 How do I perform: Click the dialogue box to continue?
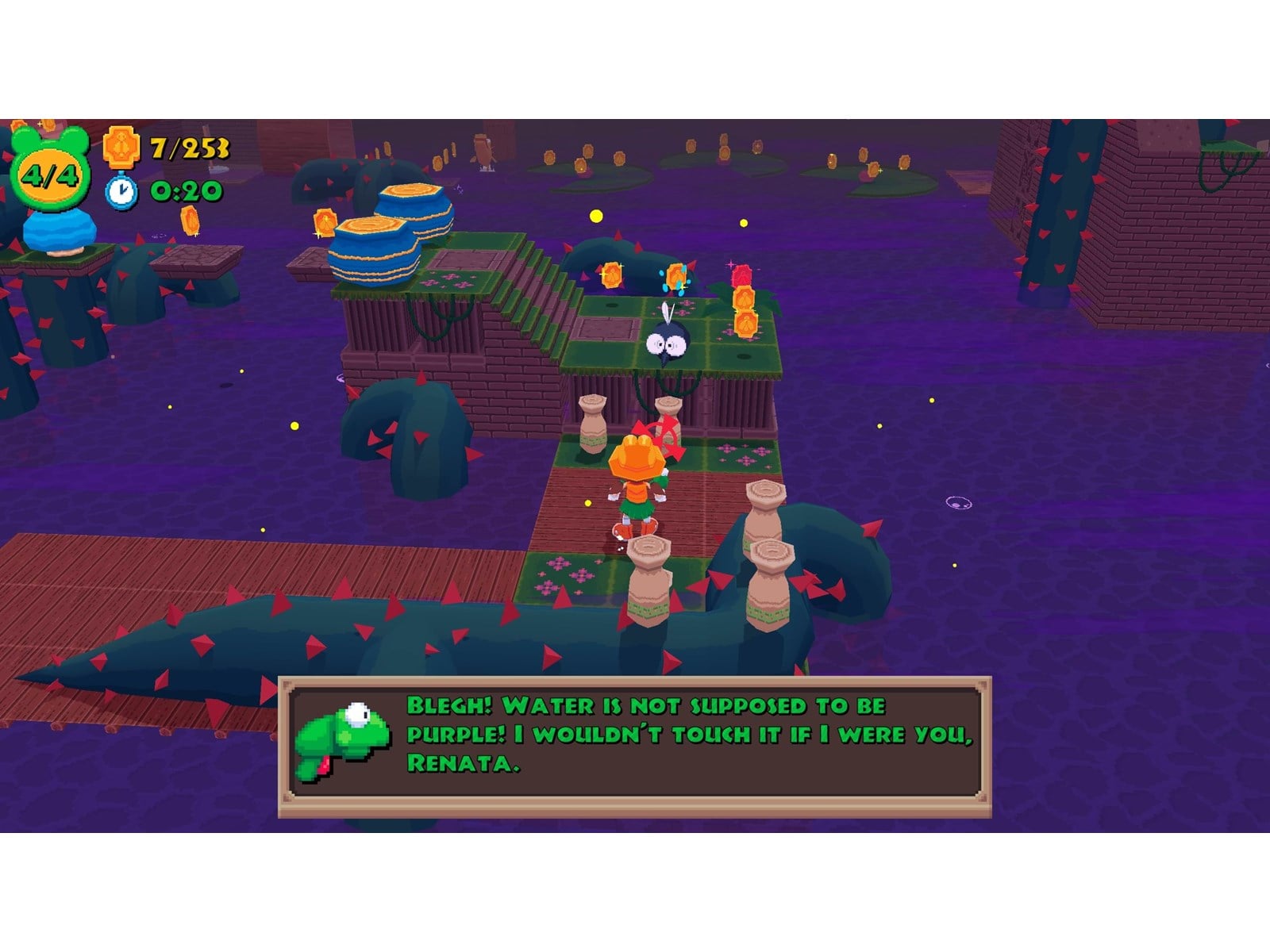point(635,746)
